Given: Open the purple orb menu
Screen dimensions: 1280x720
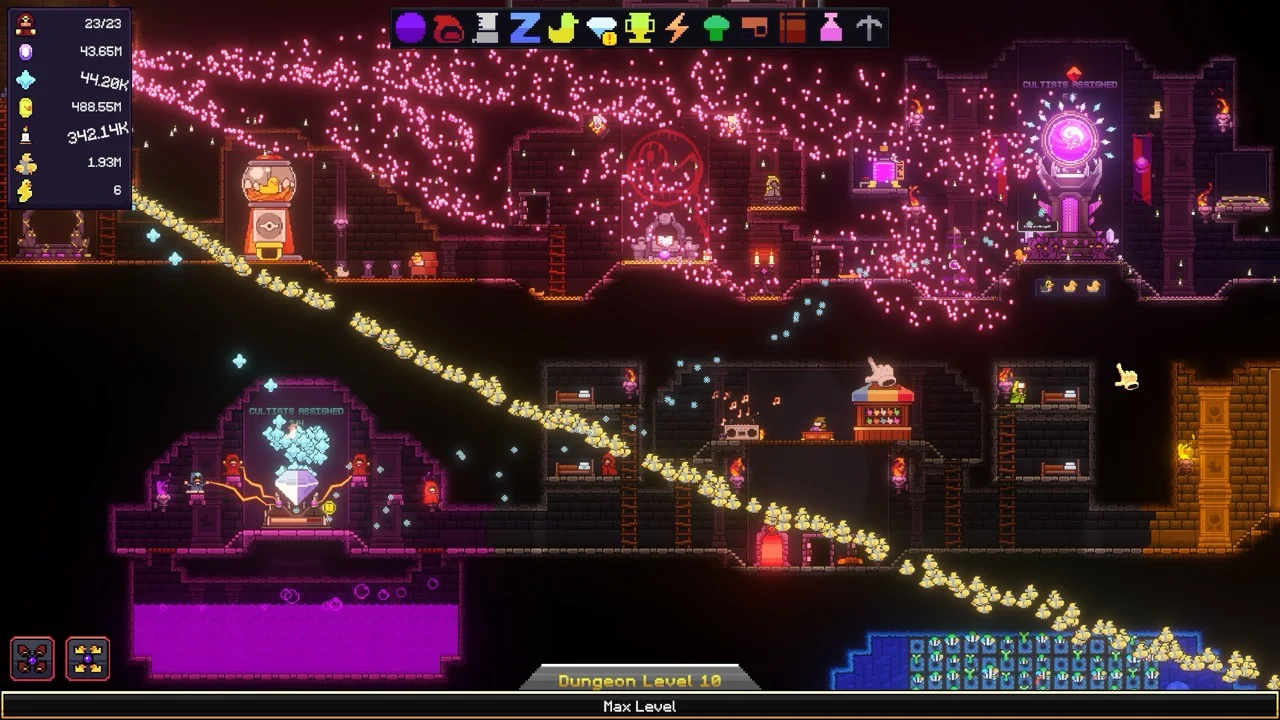Looking at the screenshot, I should point(410,28).
